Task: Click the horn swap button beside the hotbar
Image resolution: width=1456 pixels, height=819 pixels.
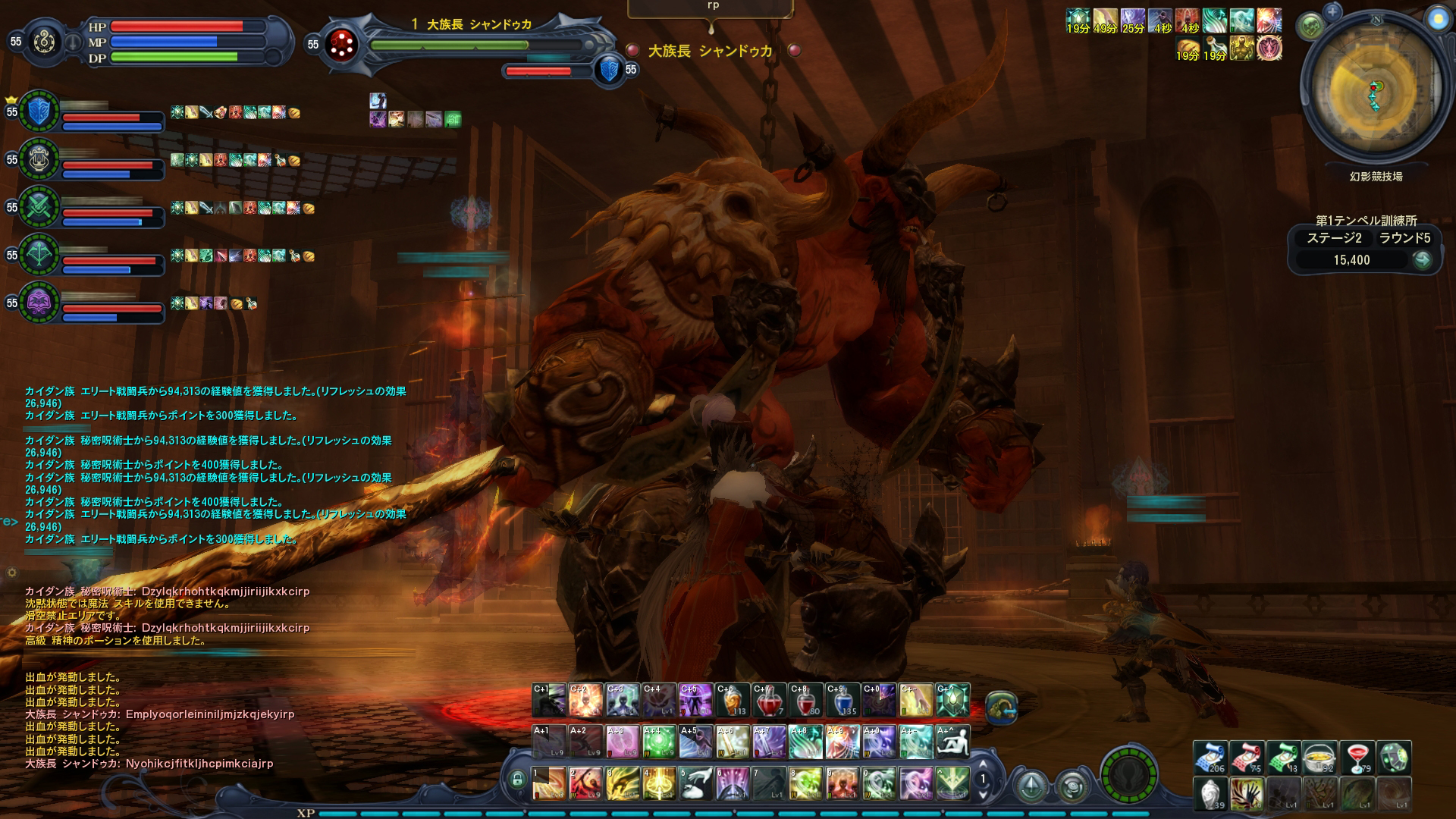Action: point(1001,706)
